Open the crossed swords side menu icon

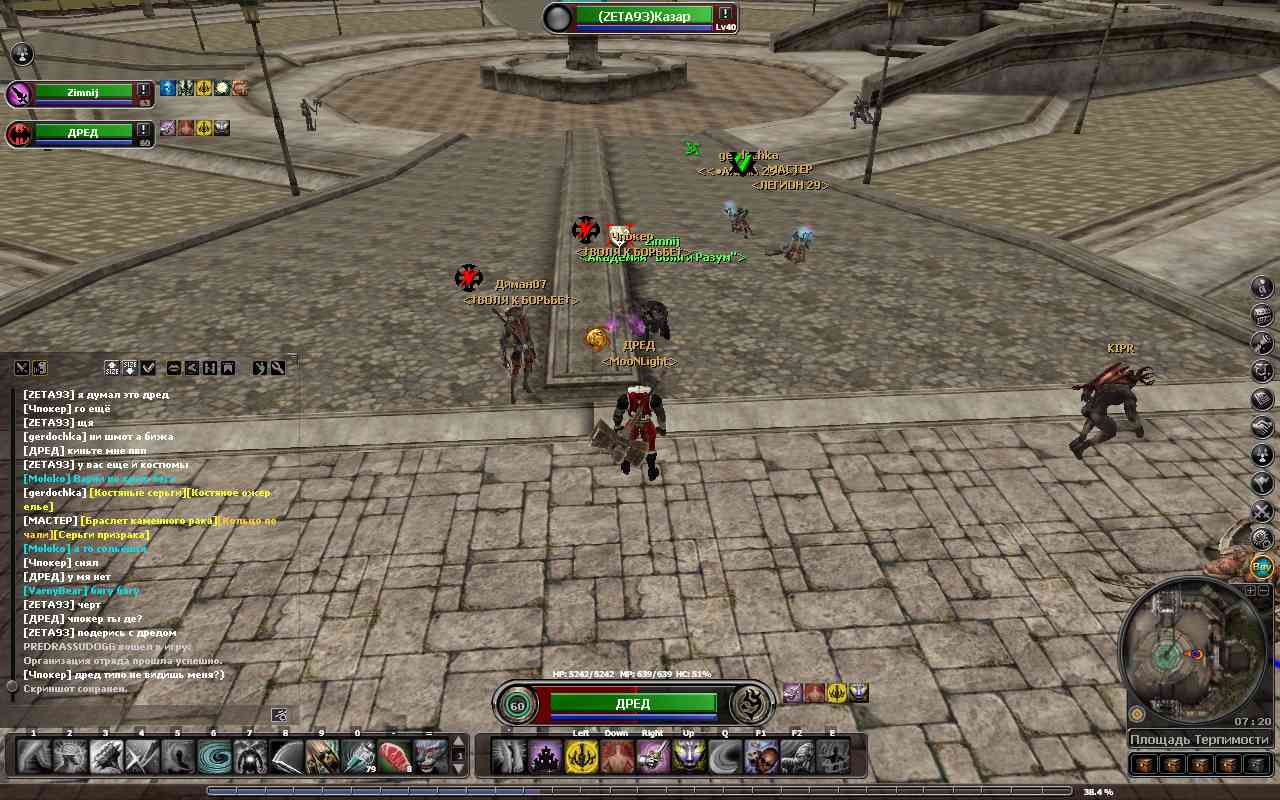coord(1262,512)
